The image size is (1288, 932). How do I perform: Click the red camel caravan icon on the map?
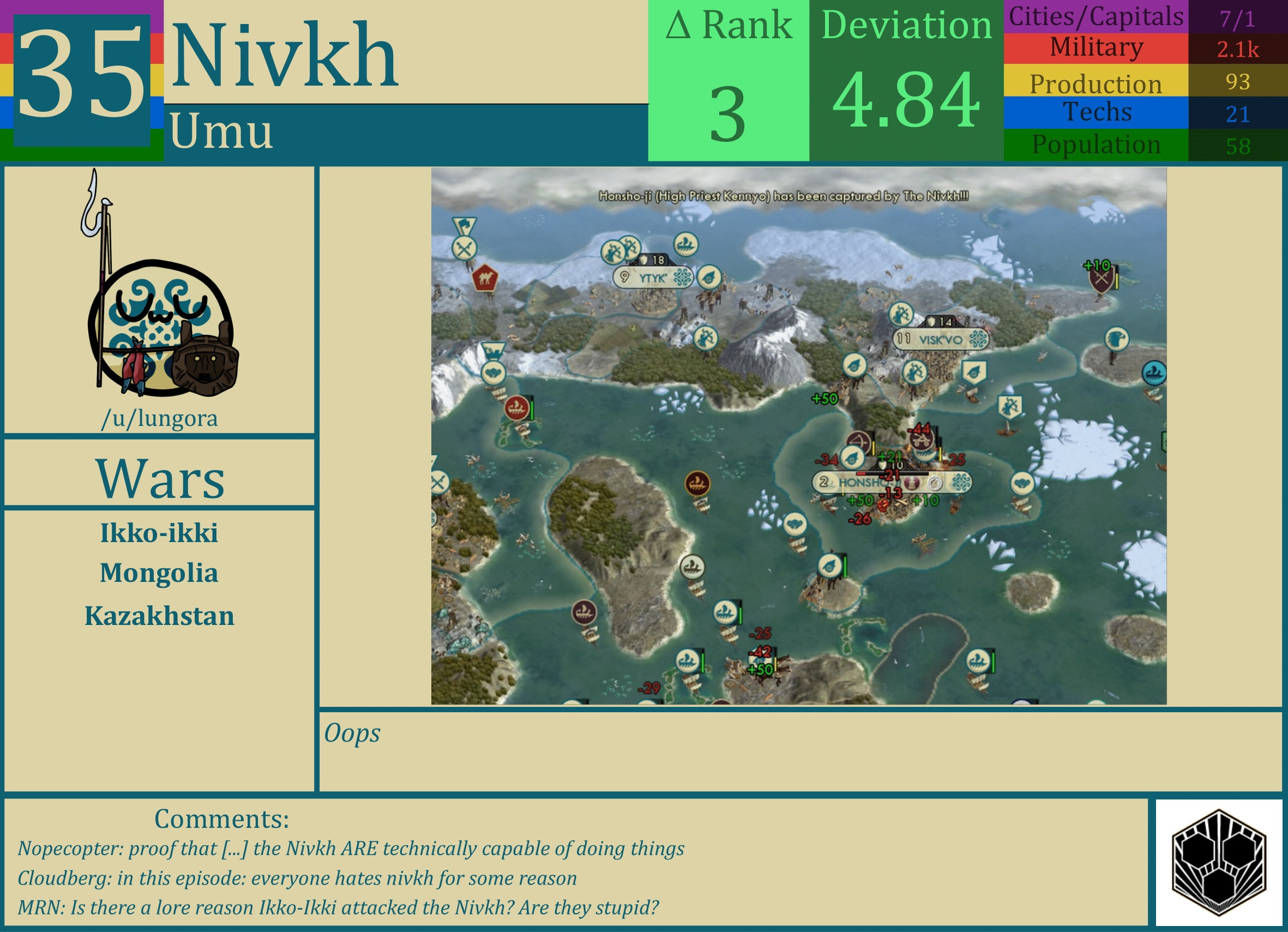point(485,278)
